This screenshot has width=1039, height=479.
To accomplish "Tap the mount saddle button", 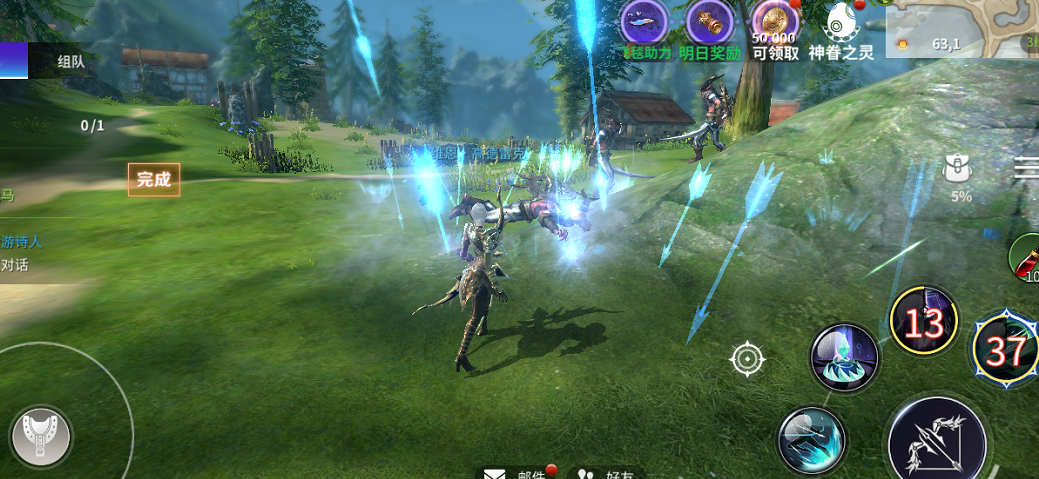I will pyautogui.click(x=40, y=436).
